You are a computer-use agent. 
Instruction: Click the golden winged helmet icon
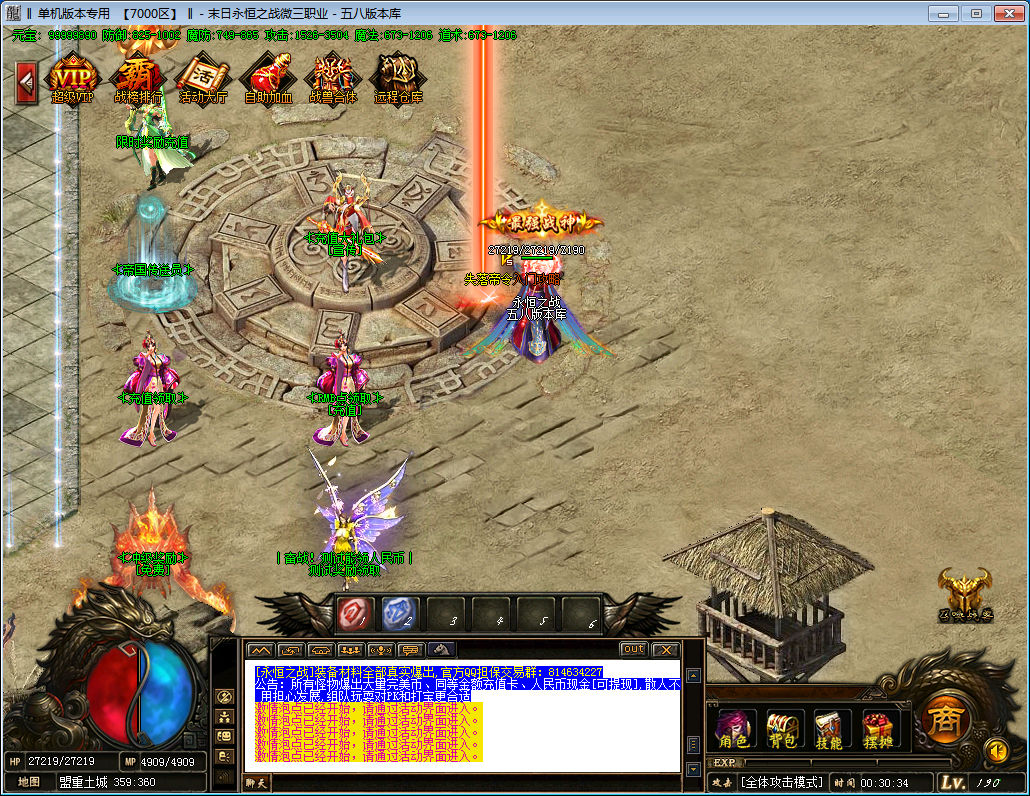tap(965, 592)
